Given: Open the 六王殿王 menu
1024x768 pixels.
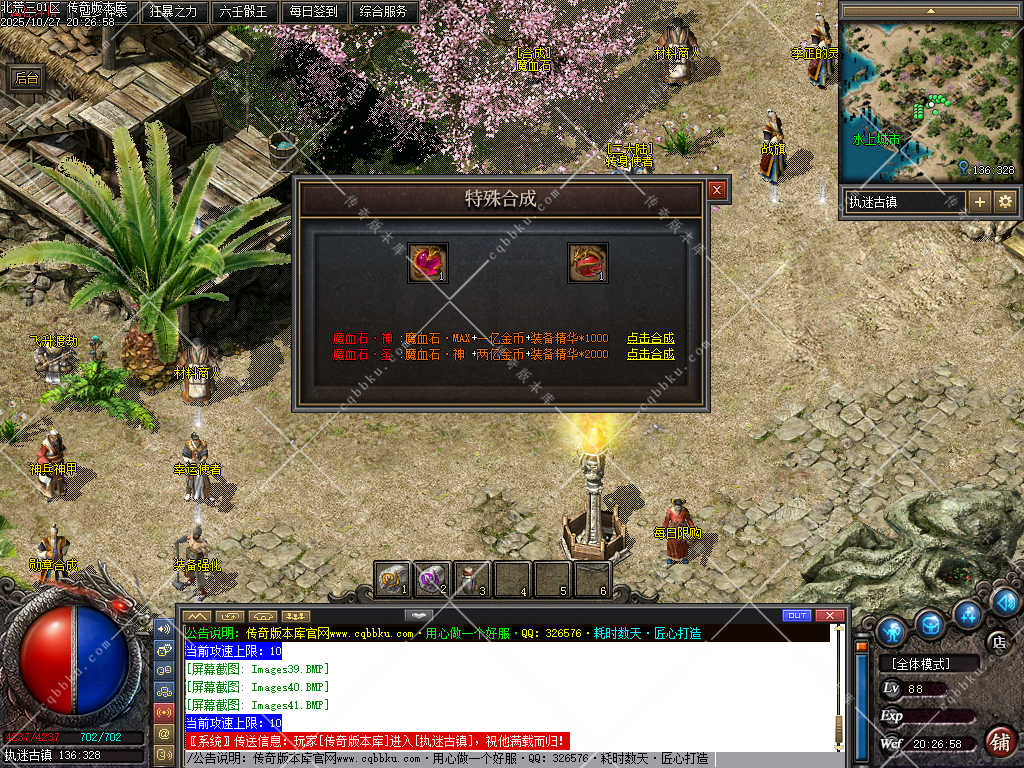Looking at the screenshot, I should [243, 12].
